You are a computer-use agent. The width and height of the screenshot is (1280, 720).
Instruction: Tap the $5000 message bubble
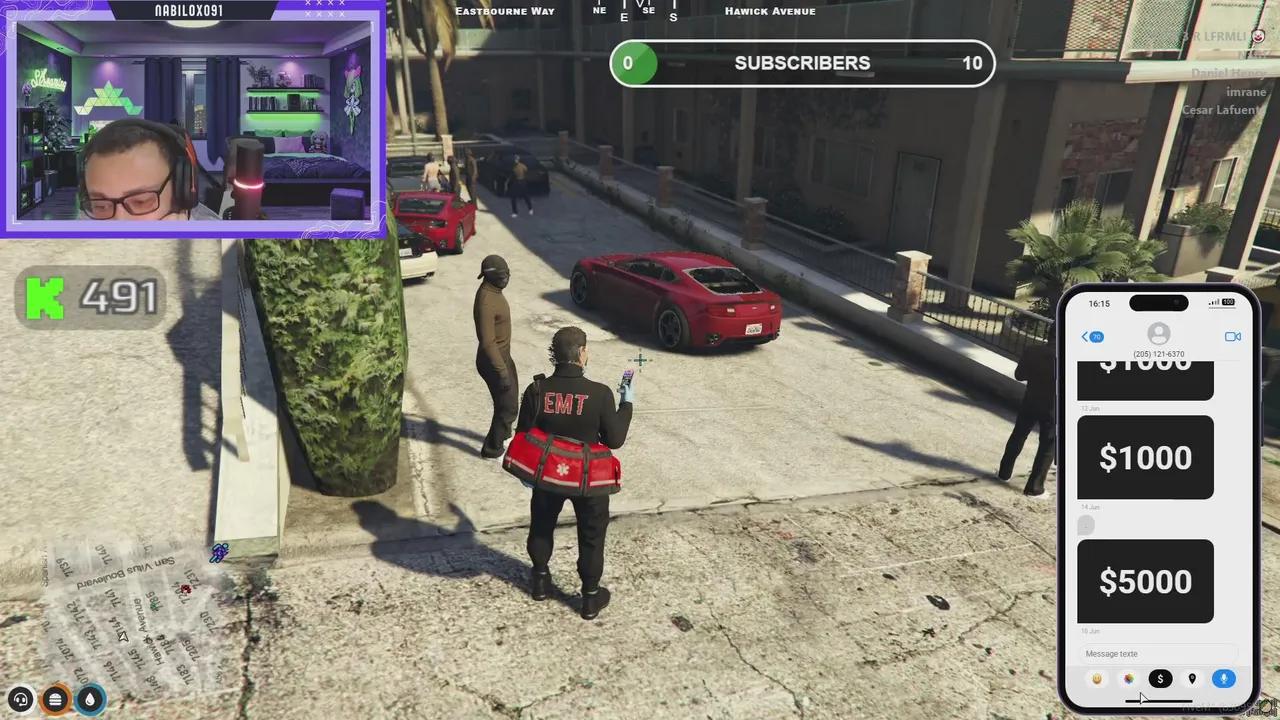1145,581
